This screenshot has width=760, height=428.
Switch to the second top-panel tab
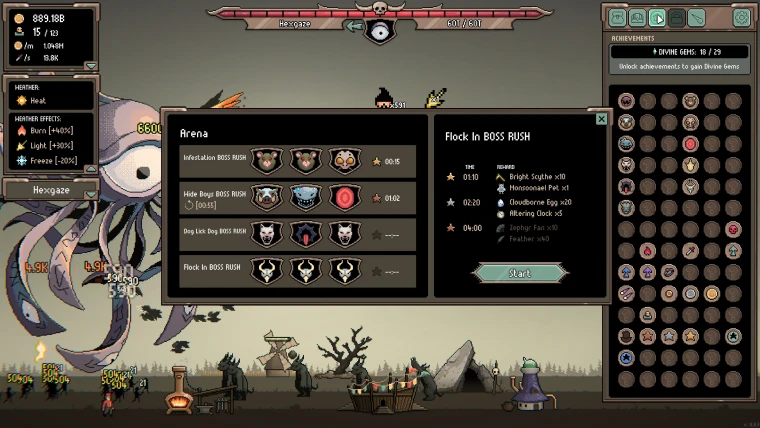click(x=638, y=17)
